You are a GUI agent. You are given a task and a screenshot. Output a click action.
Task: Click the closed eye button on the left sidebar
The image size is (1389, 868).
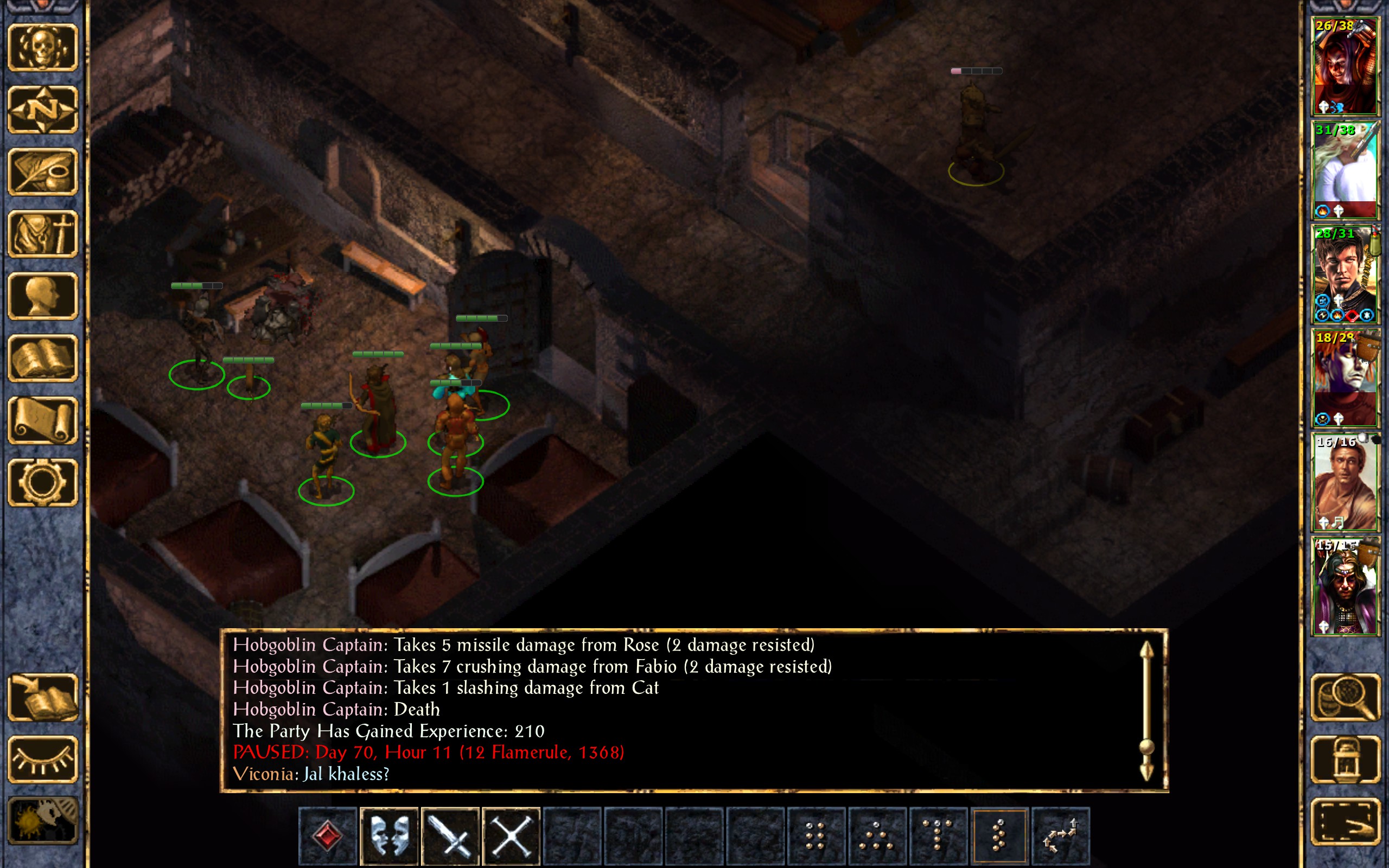(42, 759)
